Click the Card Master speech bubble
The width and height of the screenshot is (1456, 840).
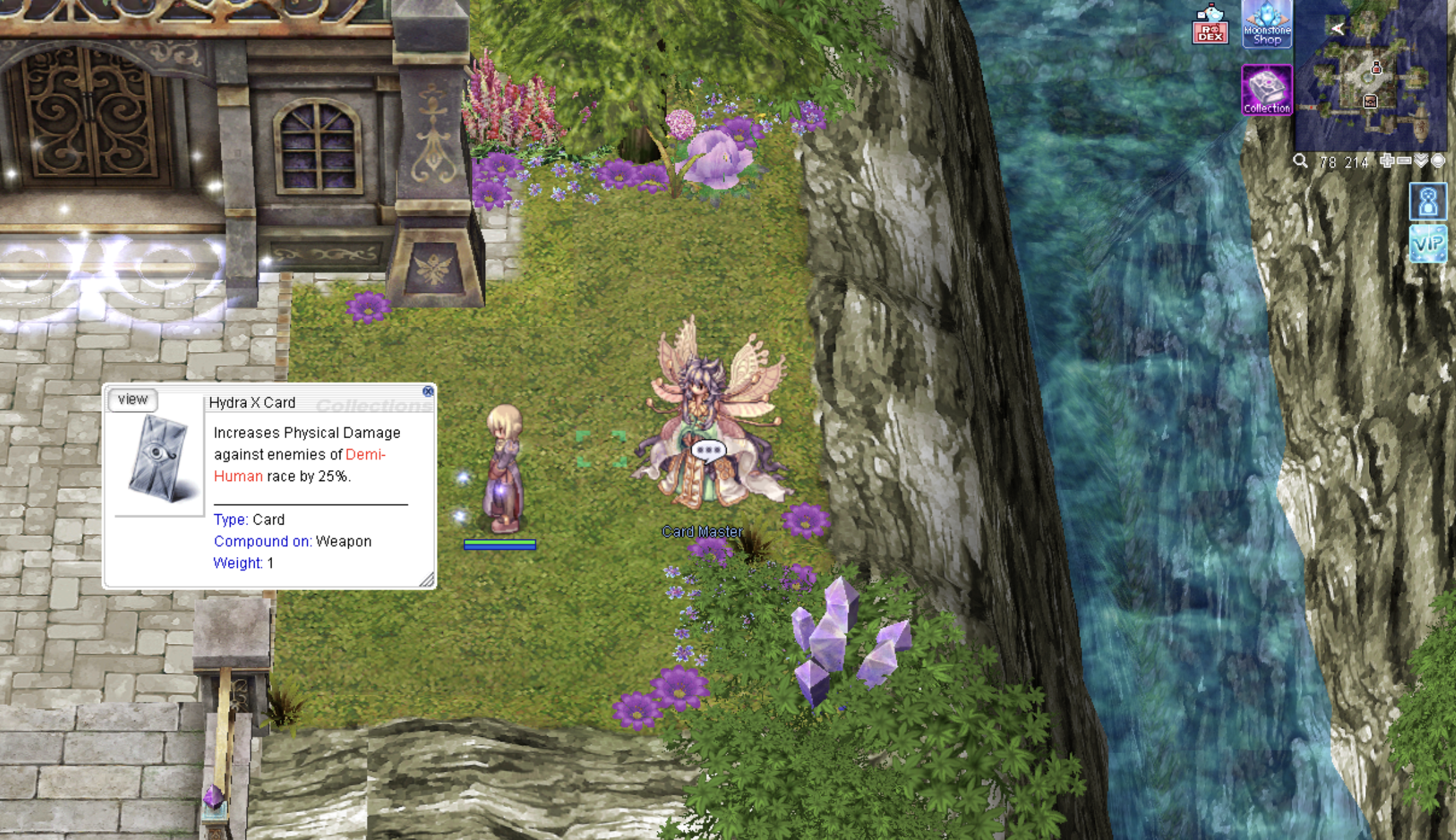click(708, 451)
